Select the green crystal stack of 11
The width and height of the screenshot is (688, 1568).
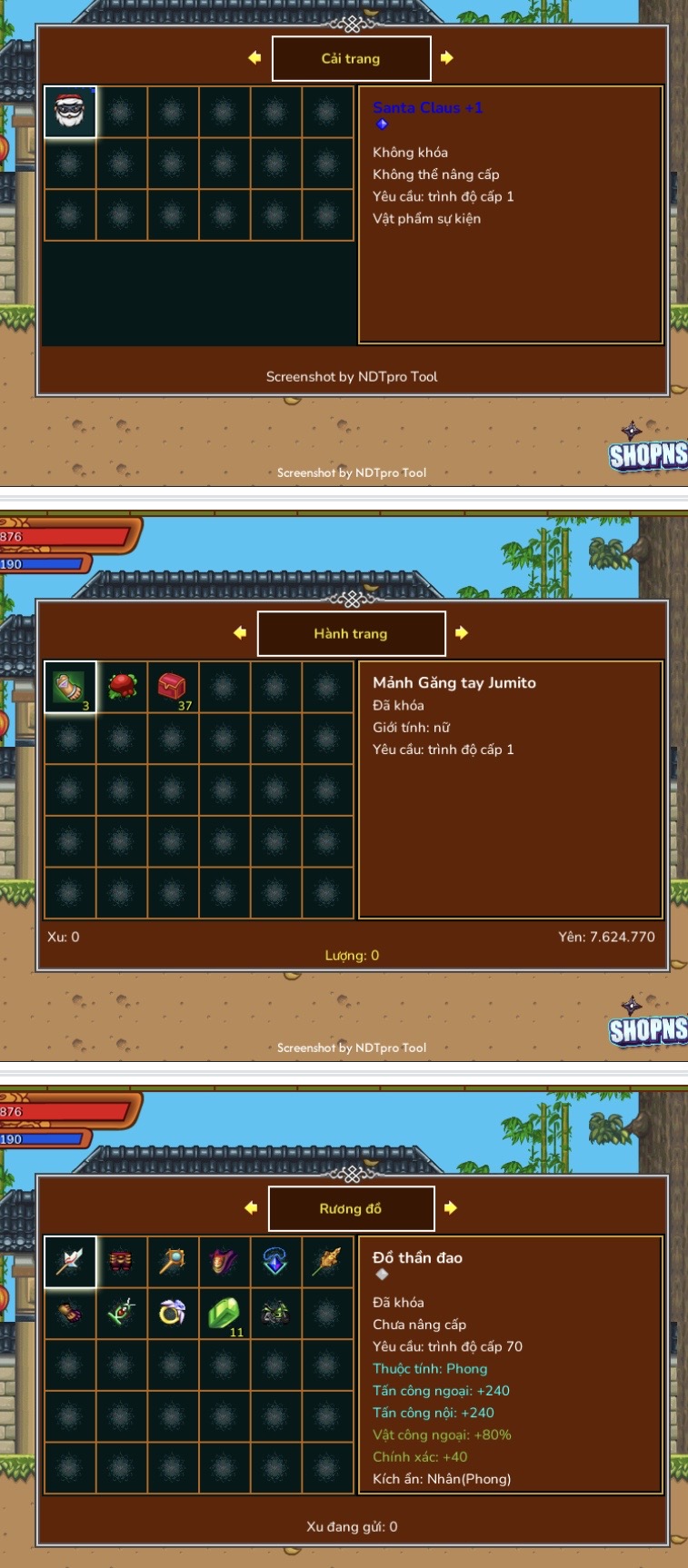click(x=224, y=1314)
